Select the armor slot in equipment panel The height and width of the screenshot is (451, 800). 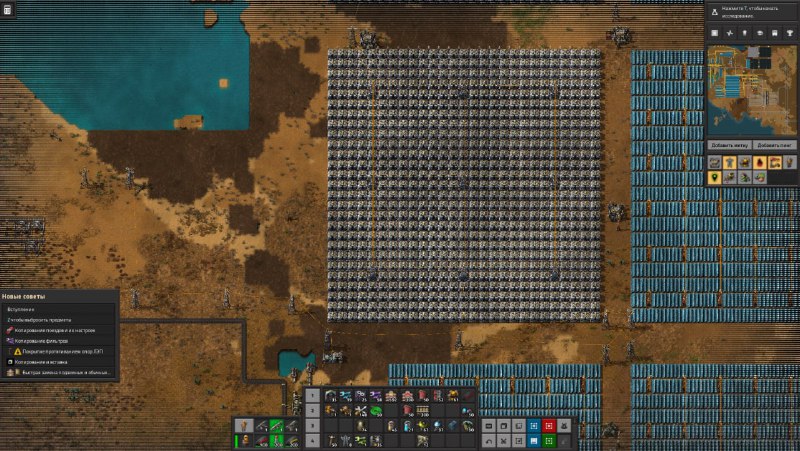coord(241,426)
